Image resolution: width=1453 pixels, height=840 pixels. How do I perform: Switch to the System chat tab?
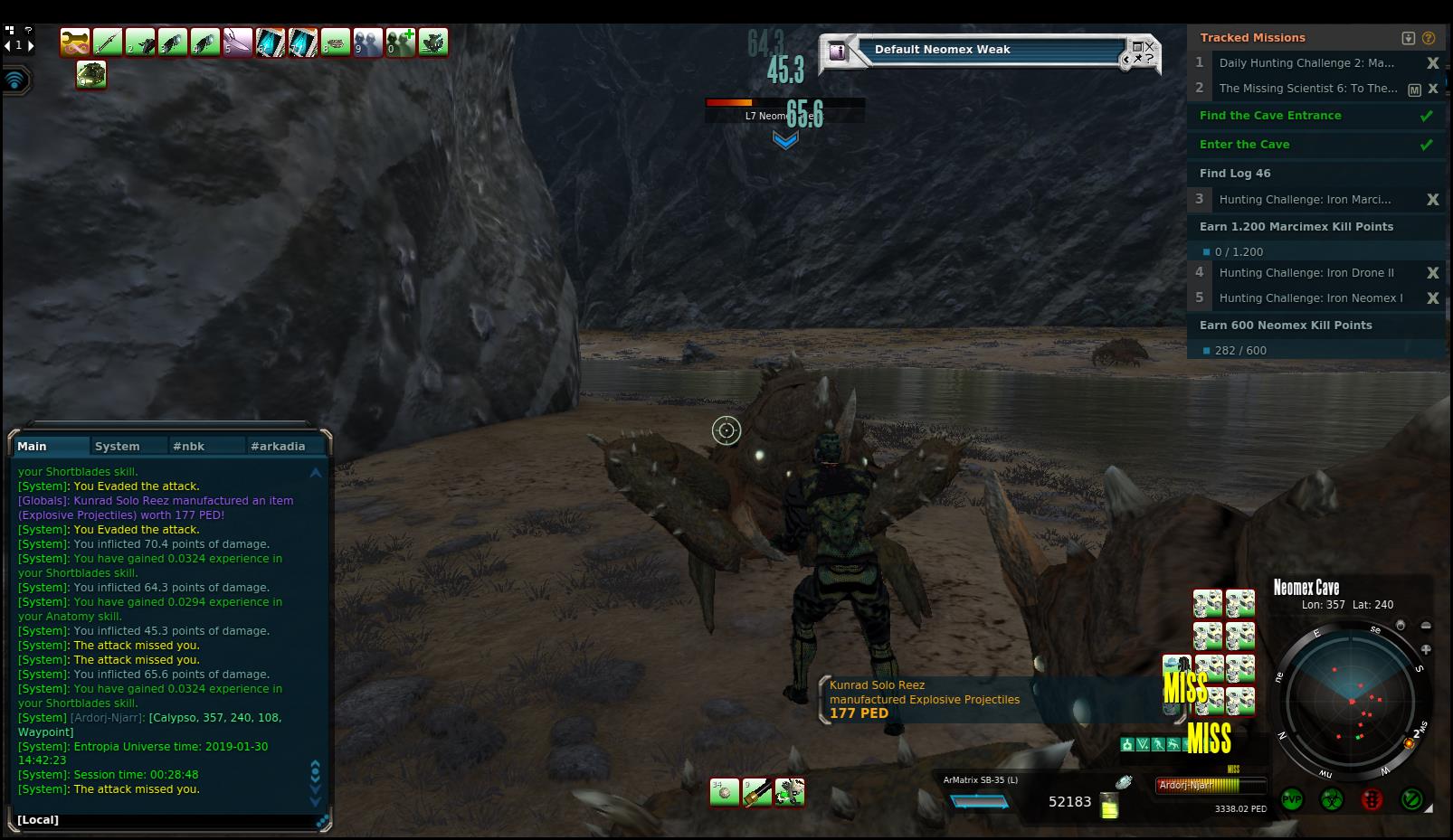click(118, 447)
